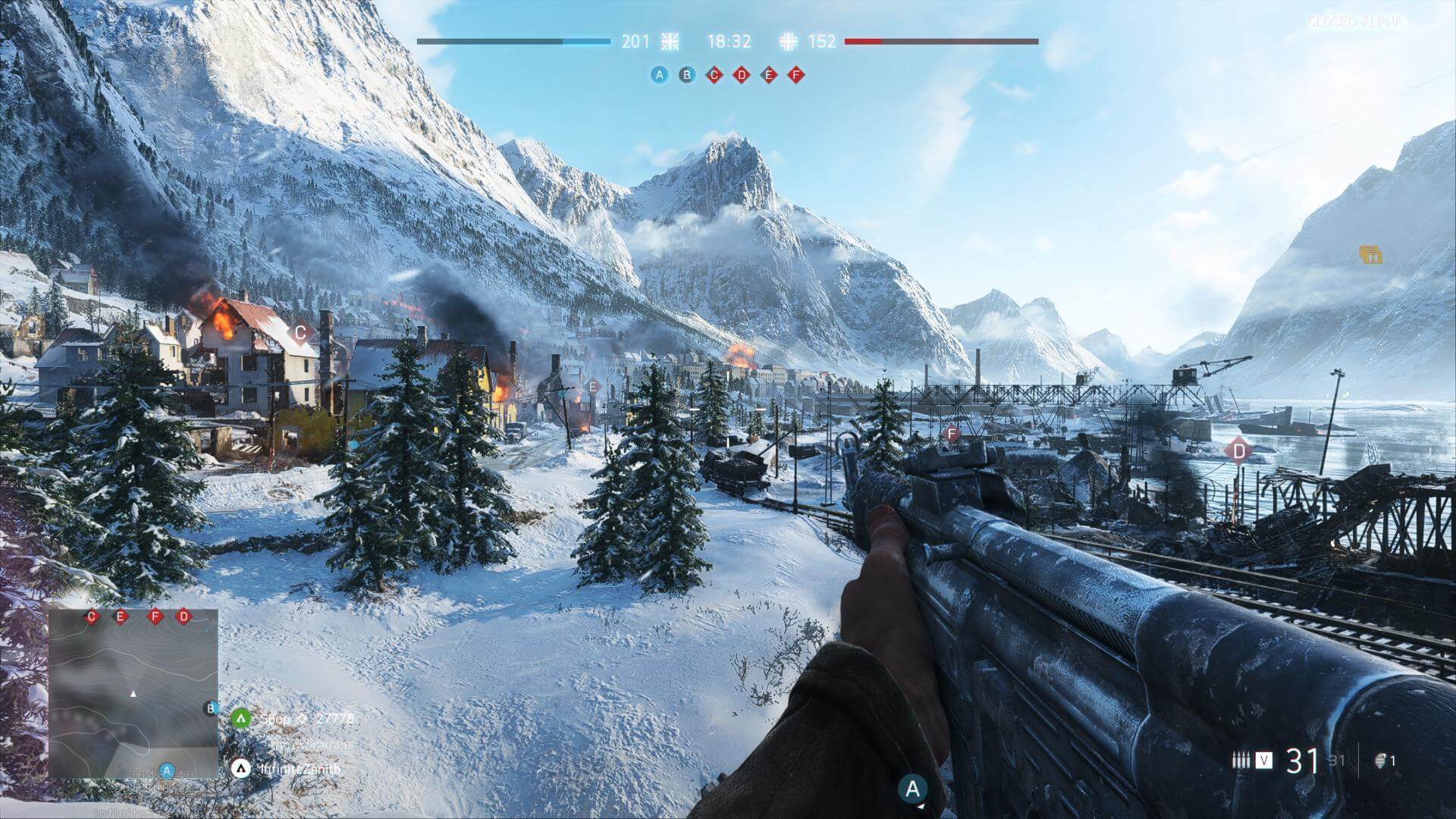Click the blue allied ticket progress bar
1456x819 pixels.
click(x=516, y=42)
